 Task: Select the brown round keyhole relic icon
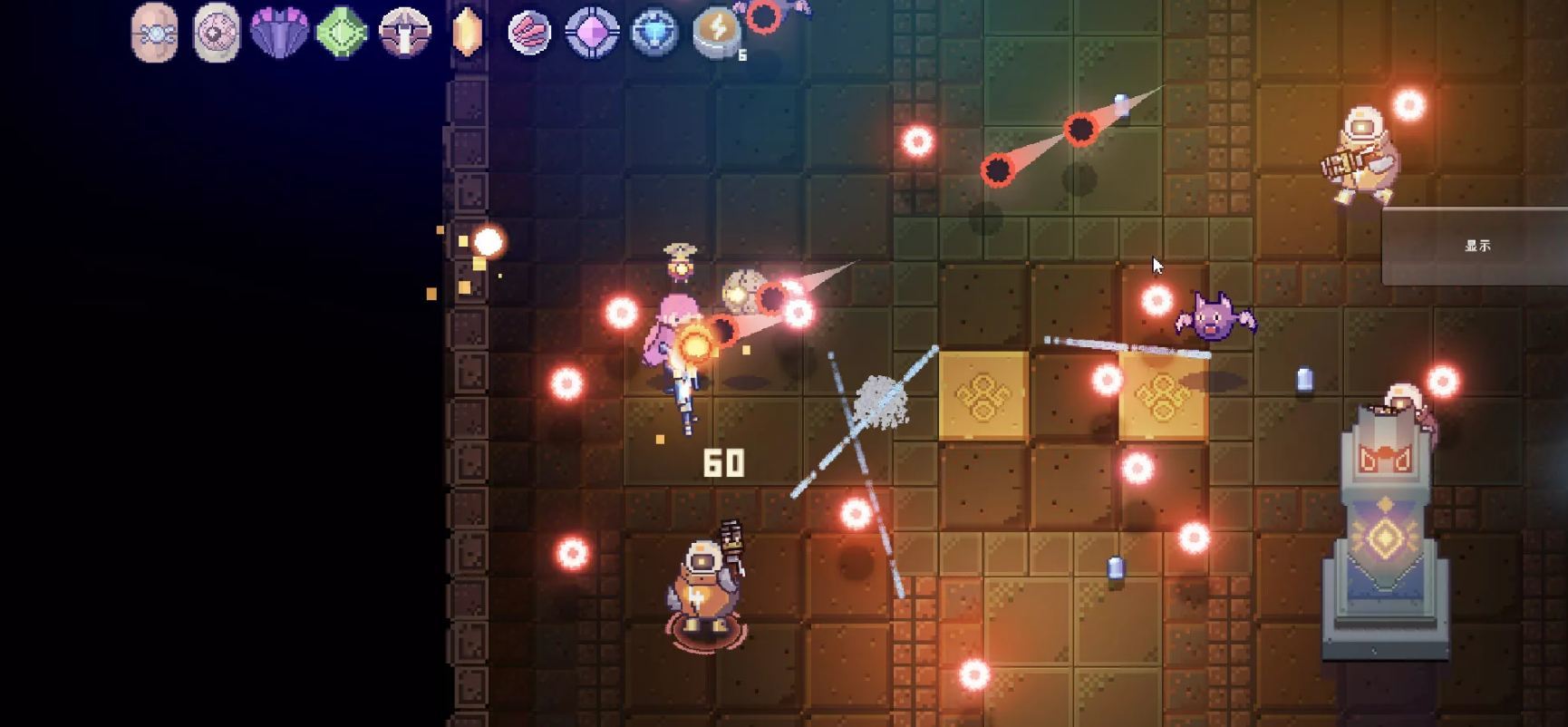click(404, 33)
